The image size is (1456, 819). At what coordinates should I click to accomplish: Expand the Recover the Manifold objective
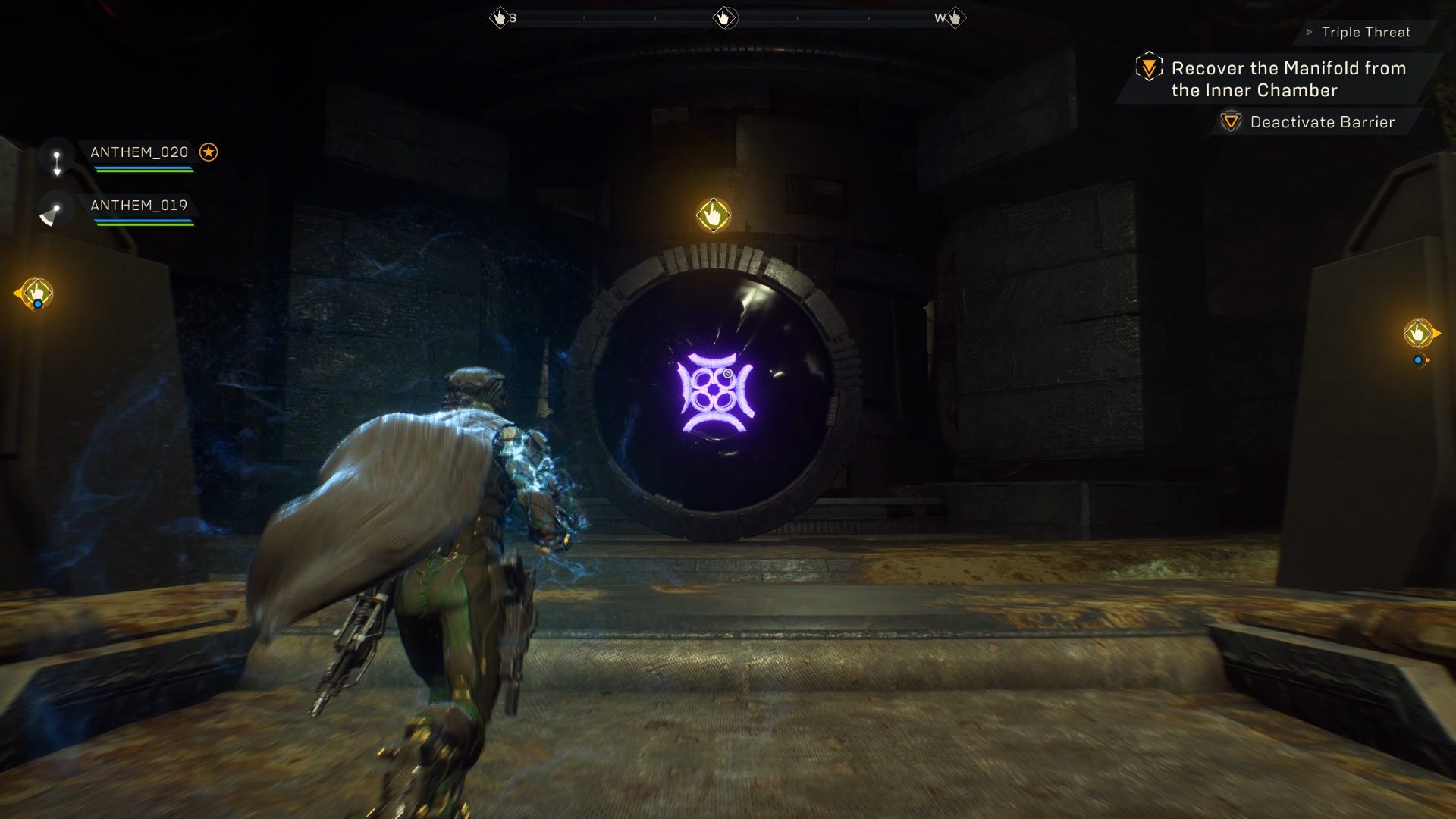[x=1287, y=79]
